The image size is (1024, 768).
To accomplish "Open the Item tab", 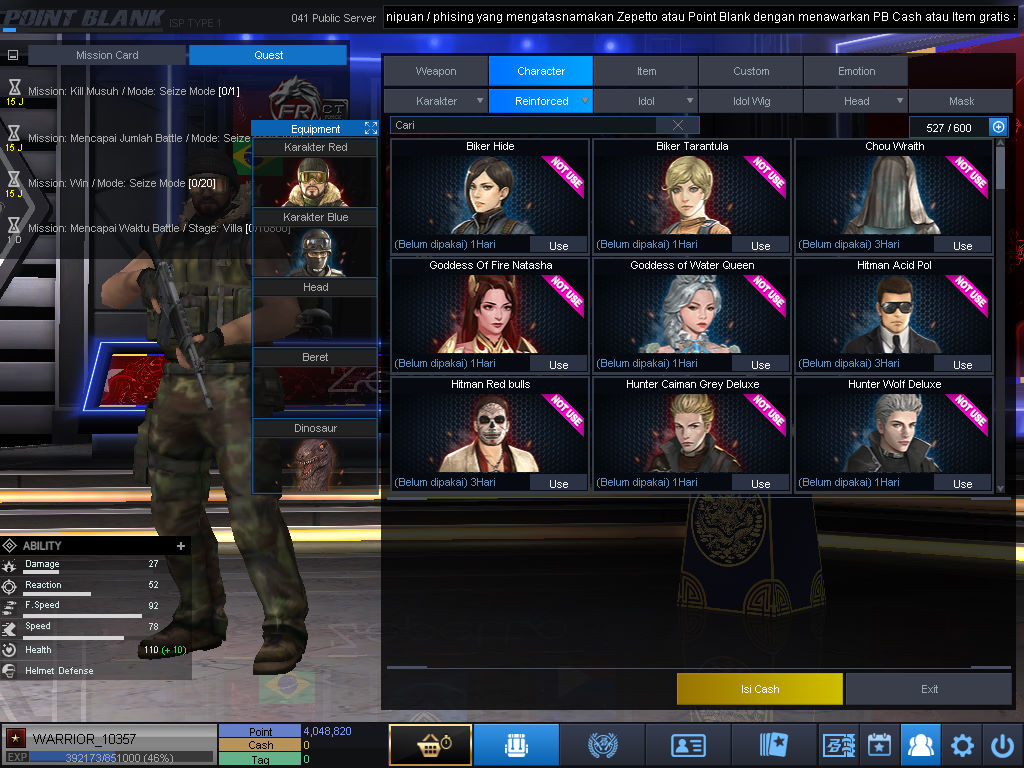I will click(646, 71).
